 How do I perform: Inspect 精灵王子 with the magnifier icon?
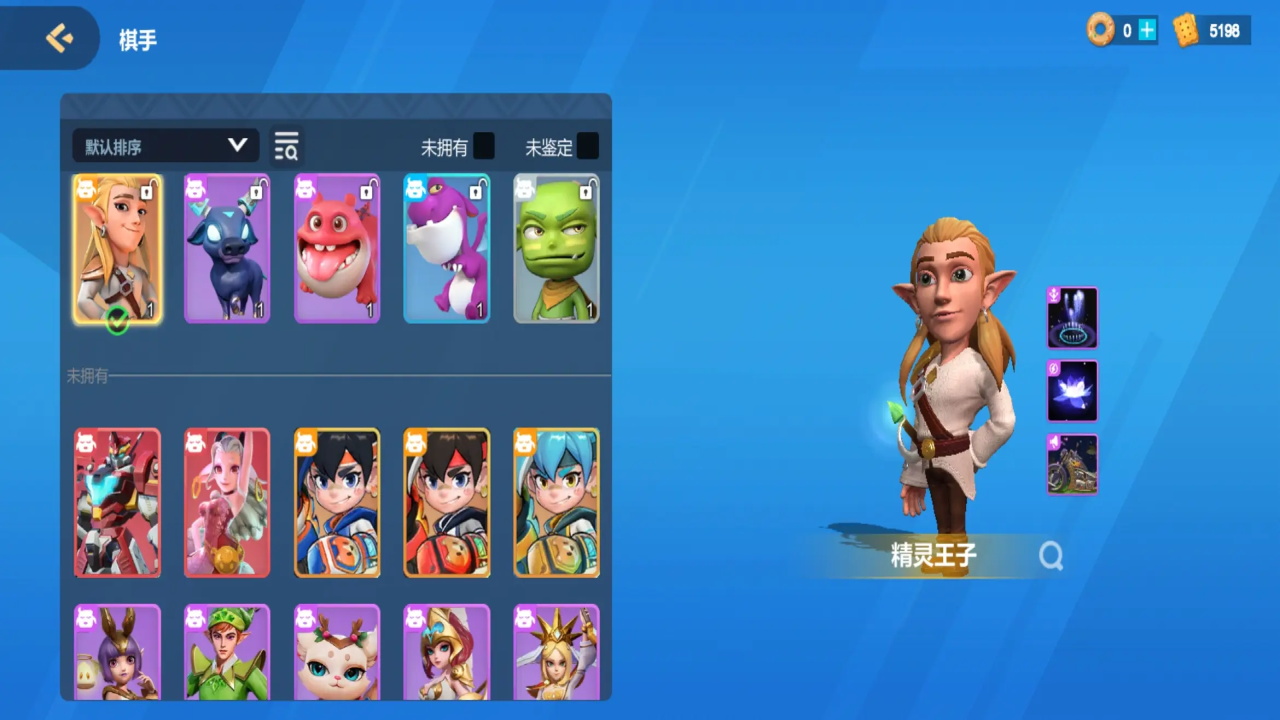[1050, 556]
